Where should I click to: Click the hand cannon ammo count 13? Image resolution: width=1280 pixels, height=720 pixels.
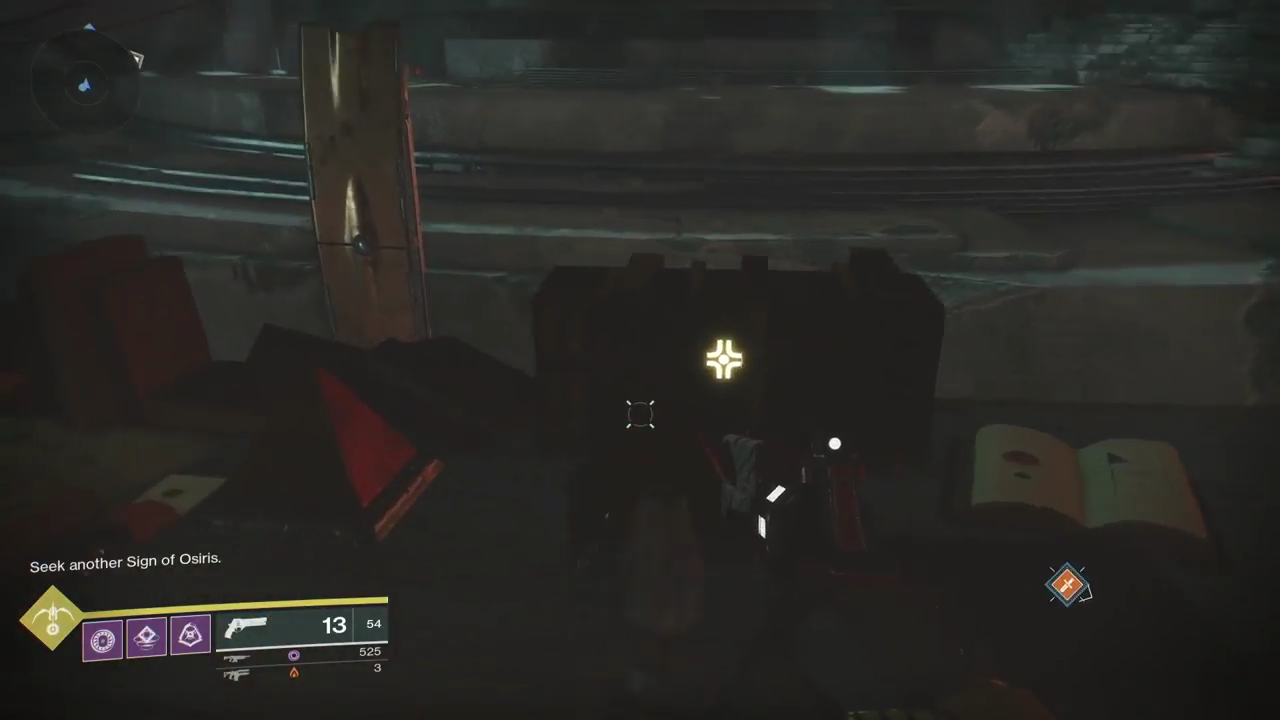pyautogui.click(x=334, y=624)
